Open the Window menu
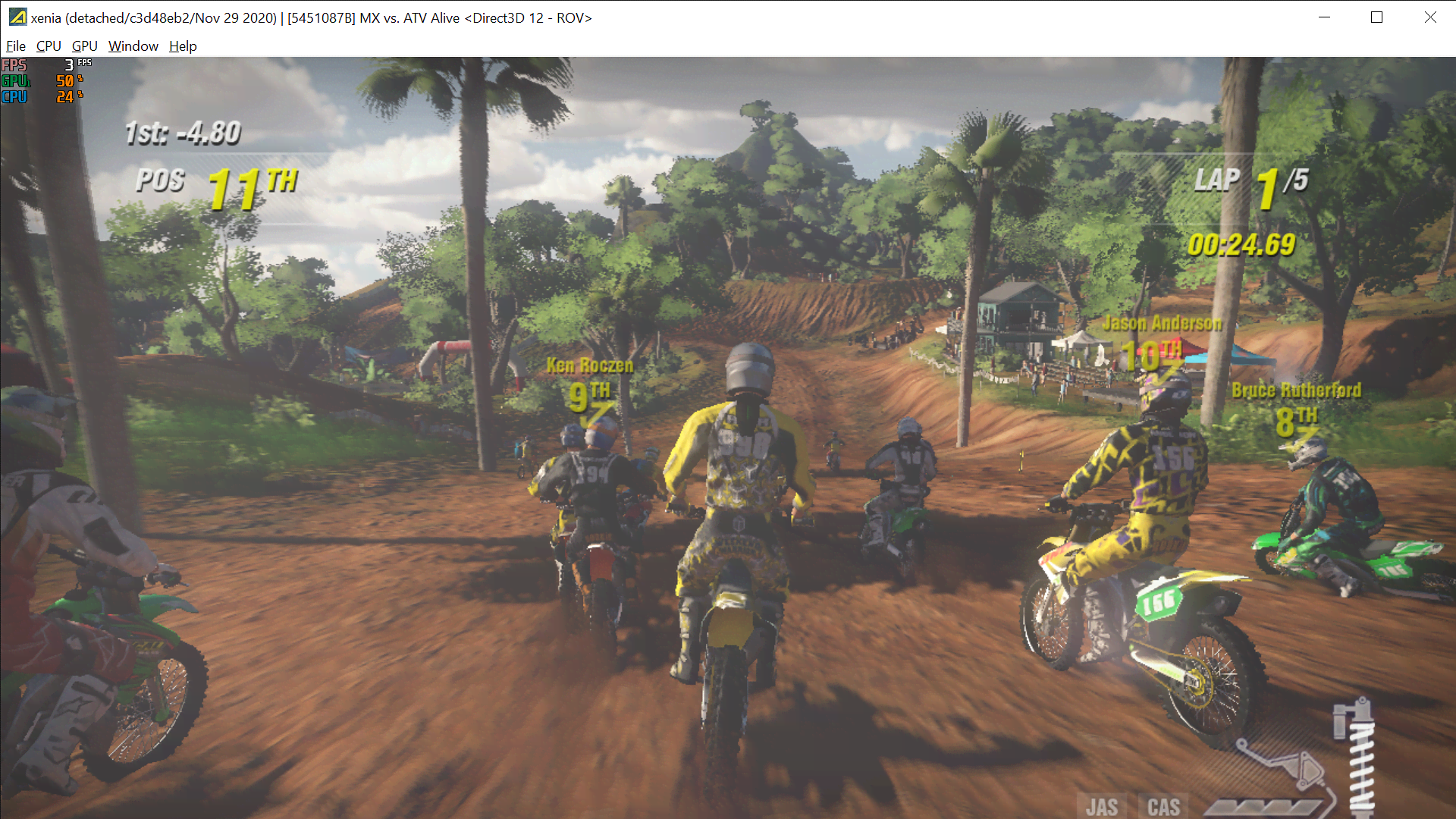 click(133, 46)
